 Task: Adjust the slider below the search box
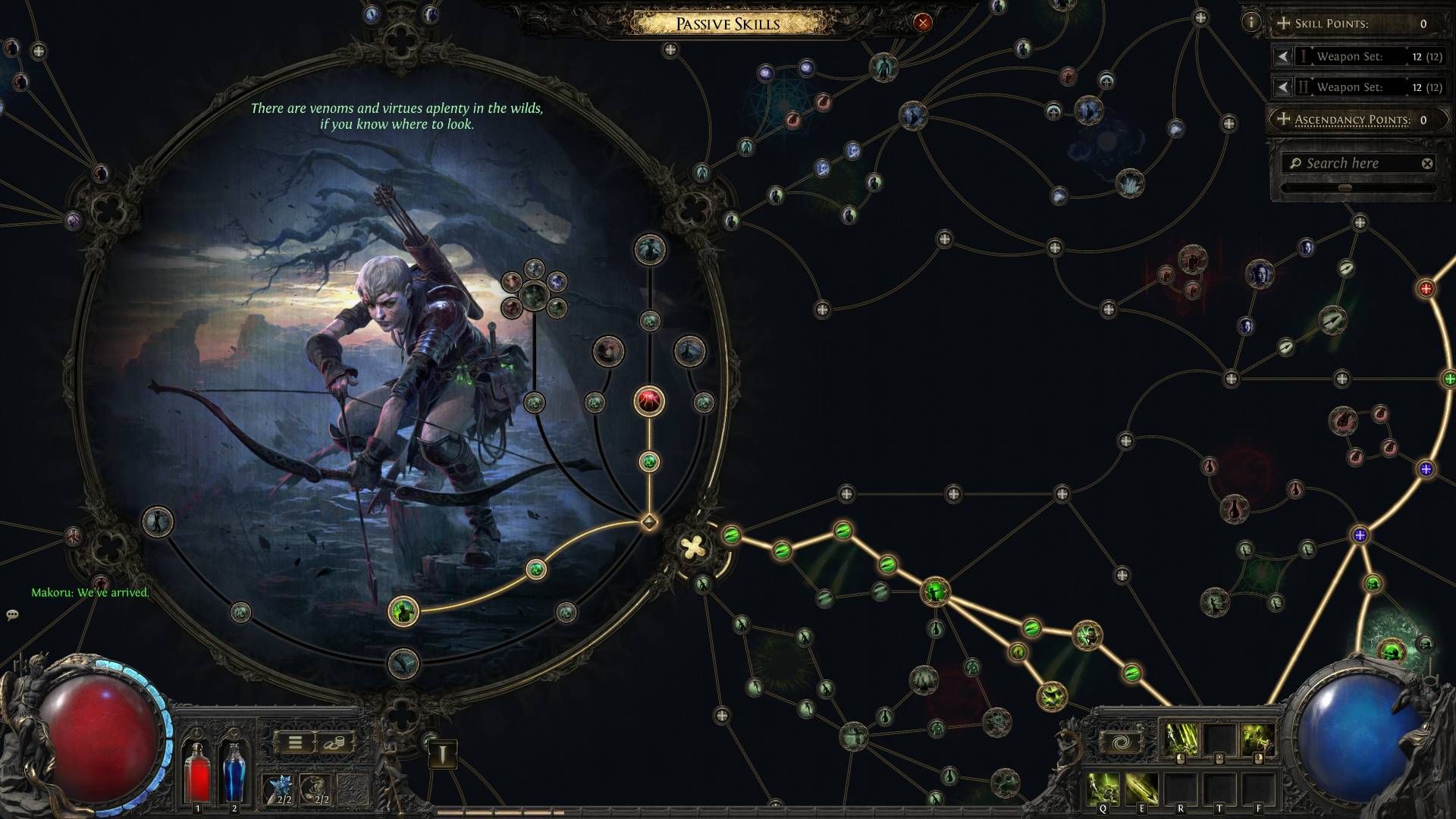click(1345, 187)
